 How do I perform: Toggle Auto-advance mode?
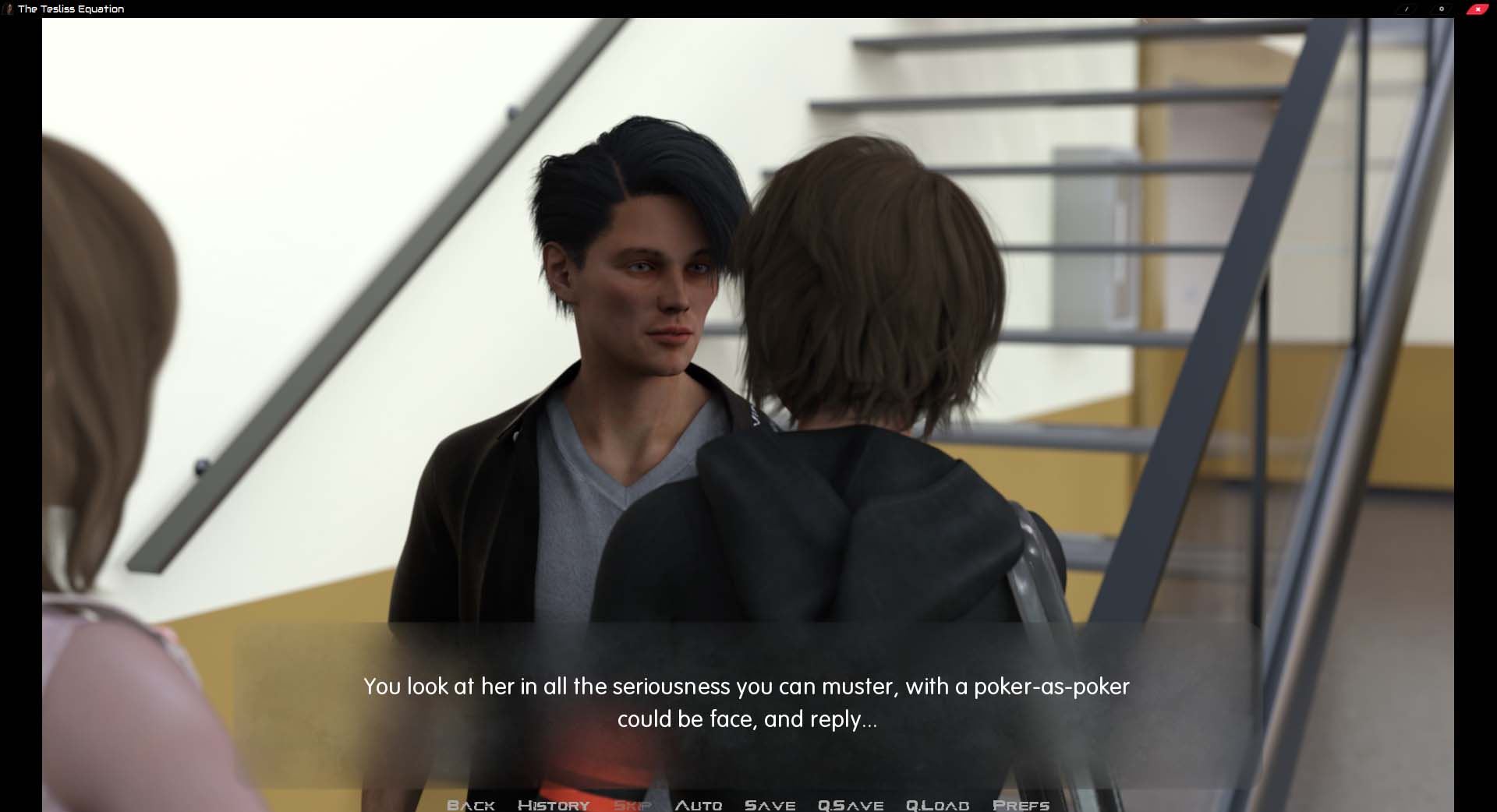pyautogui.click(x=699, y=804)
